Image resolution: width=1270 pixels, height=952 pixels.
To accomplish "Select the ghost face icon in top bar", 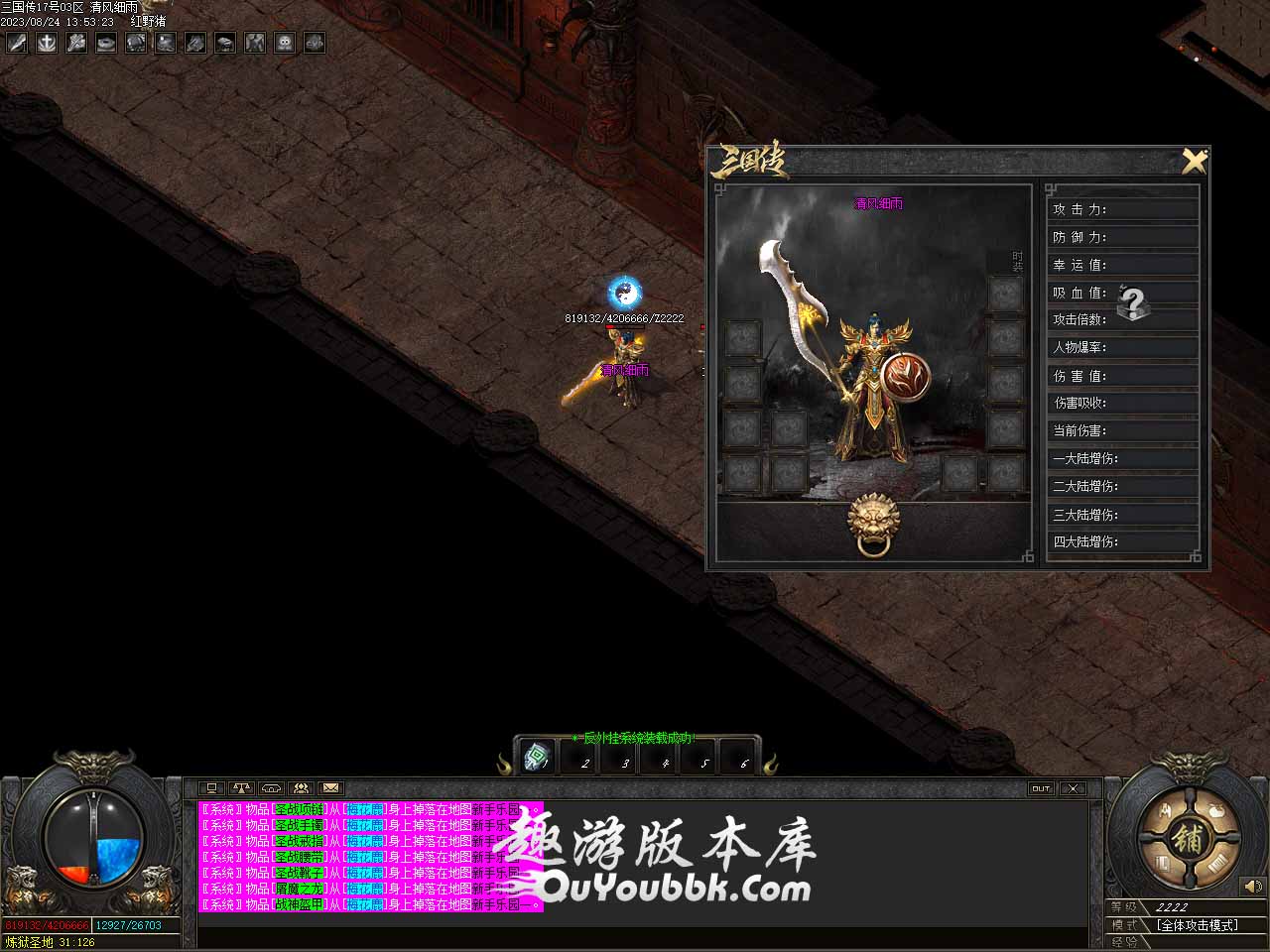I will pos(285,43).
